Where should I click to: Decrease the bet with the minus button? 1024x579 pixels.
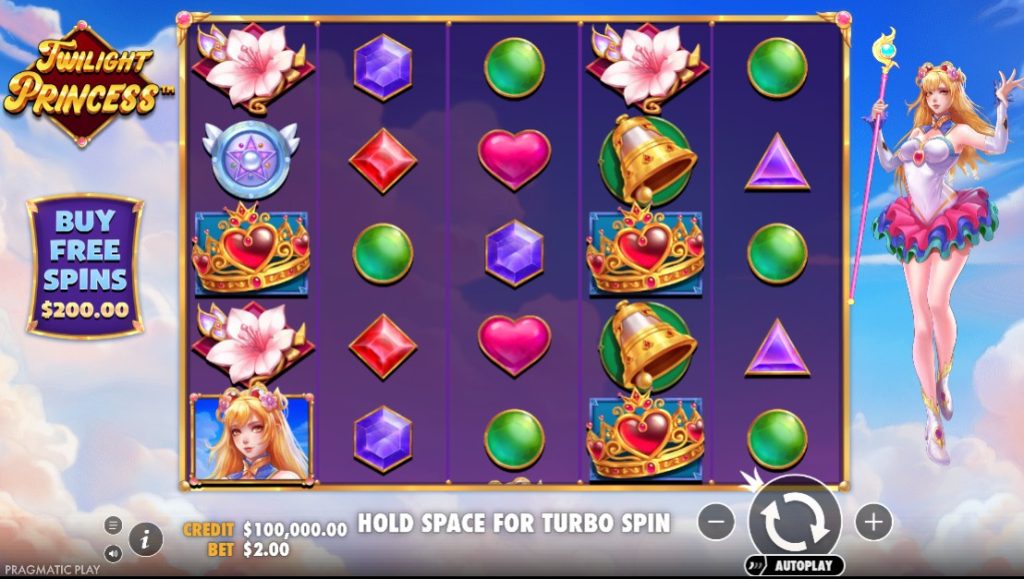coord(716,521)
